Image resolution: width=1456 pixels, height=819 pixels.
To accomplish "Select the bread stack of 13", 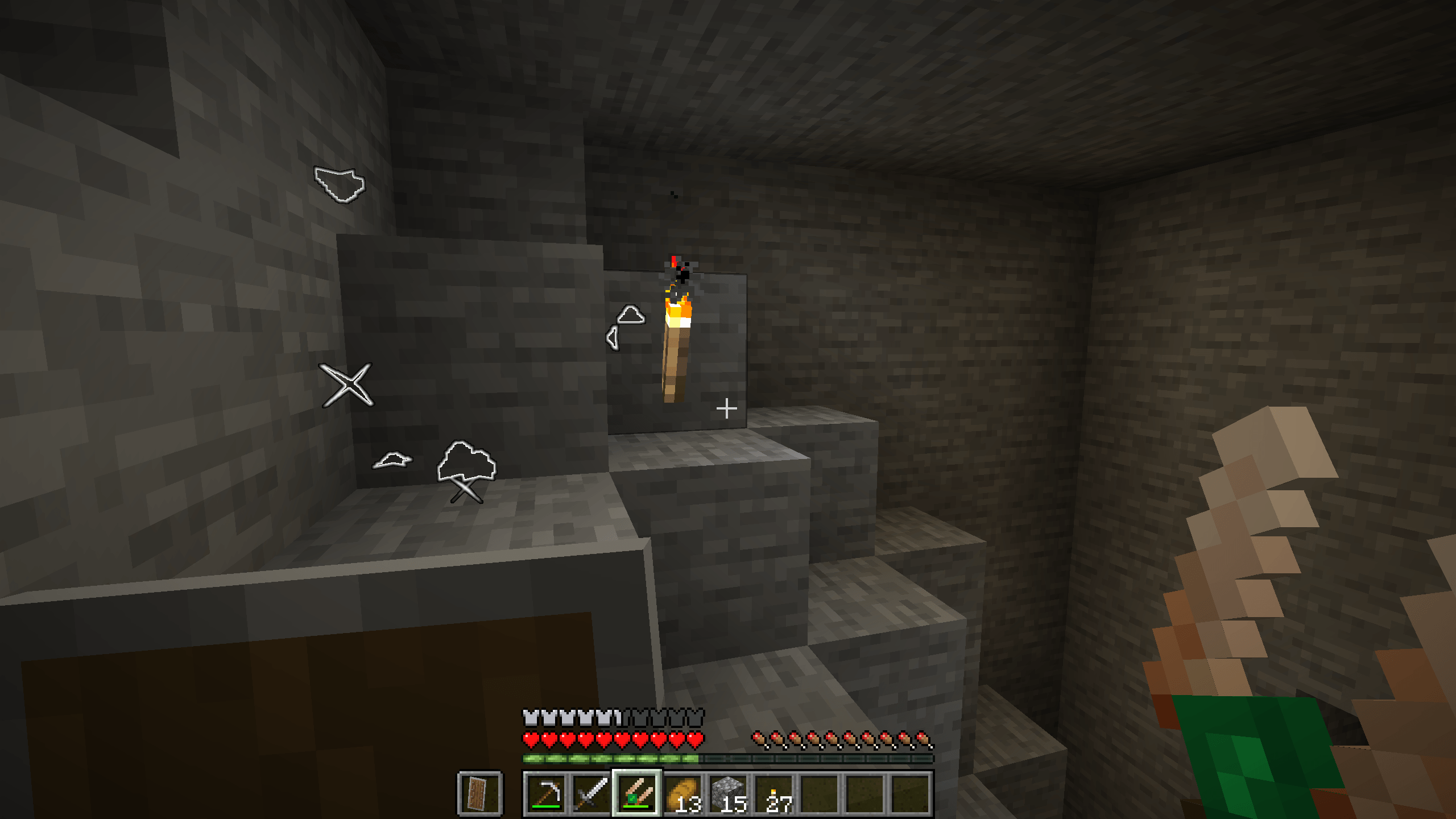I will point(682,793).
